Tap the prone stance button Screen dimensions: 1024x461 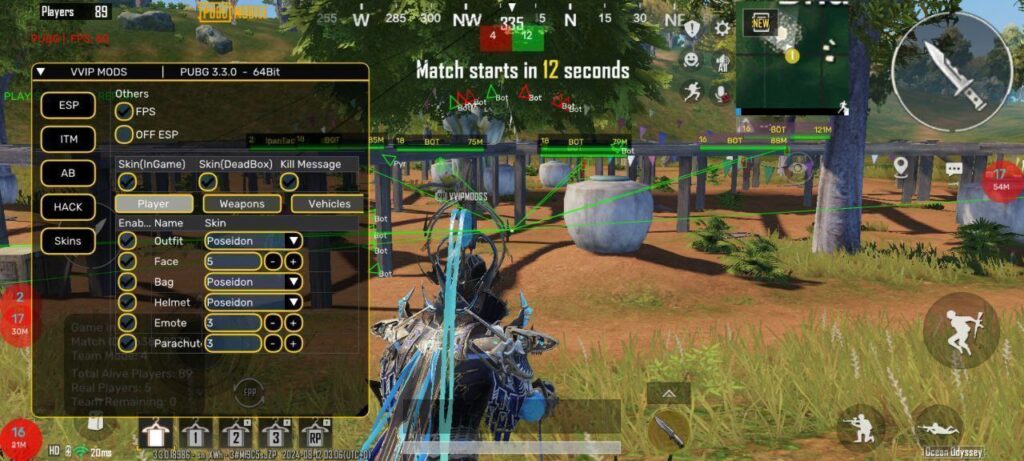[937, 426]
